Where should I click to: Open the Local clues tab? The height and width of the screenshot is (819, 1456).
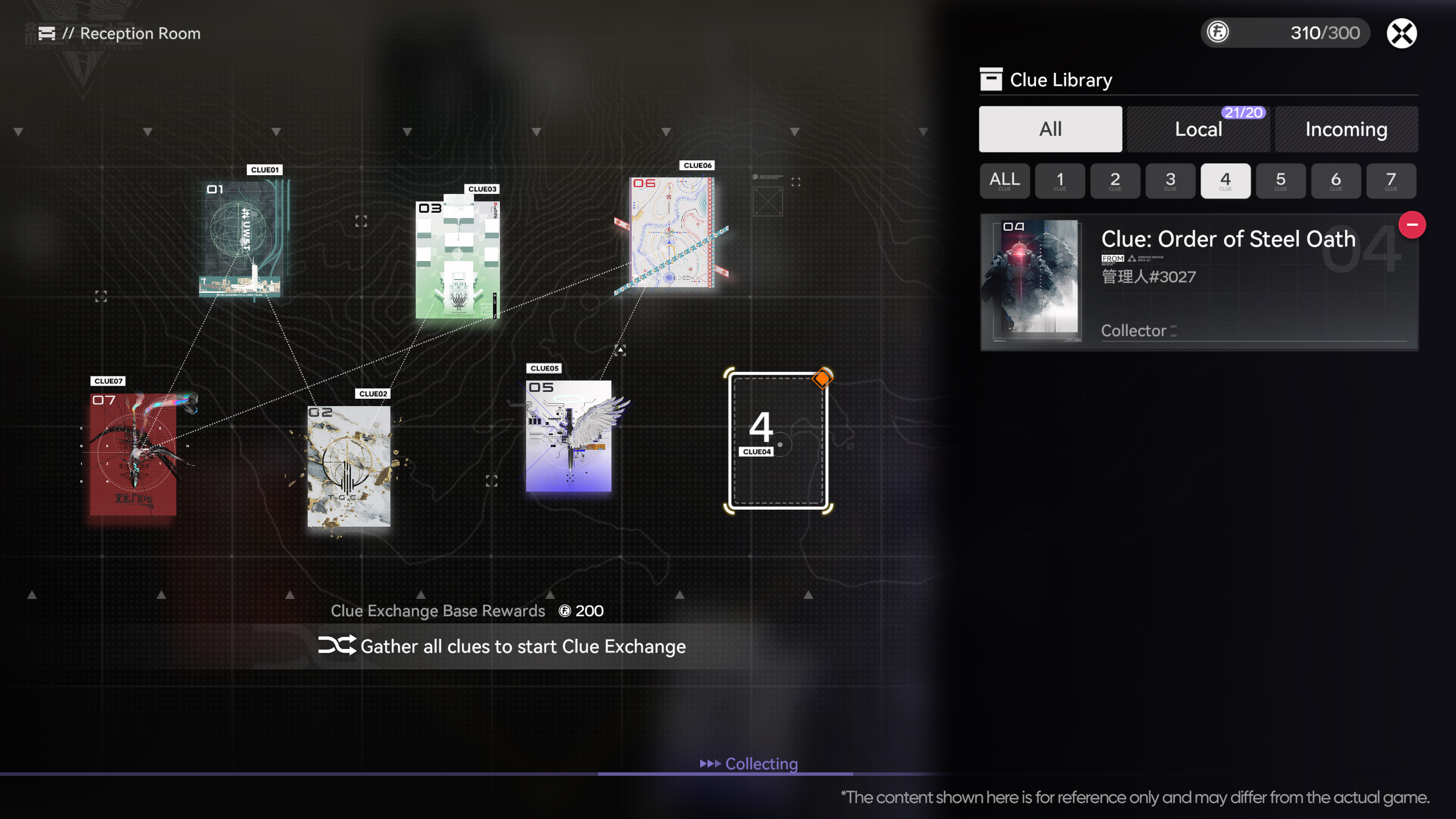tap(1198, 129)
